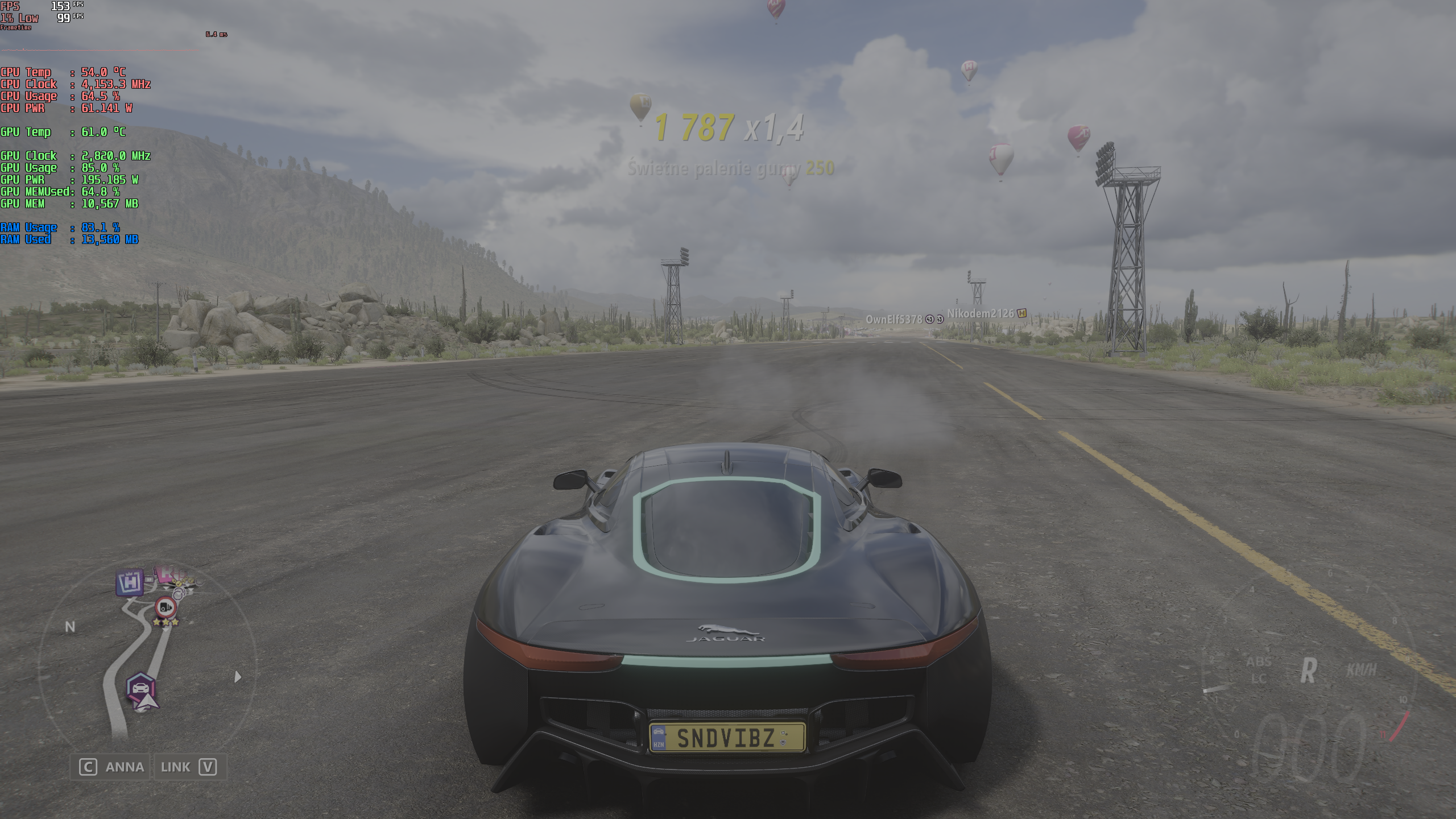Select the speed trap marker on minimap

click(166, 607)
